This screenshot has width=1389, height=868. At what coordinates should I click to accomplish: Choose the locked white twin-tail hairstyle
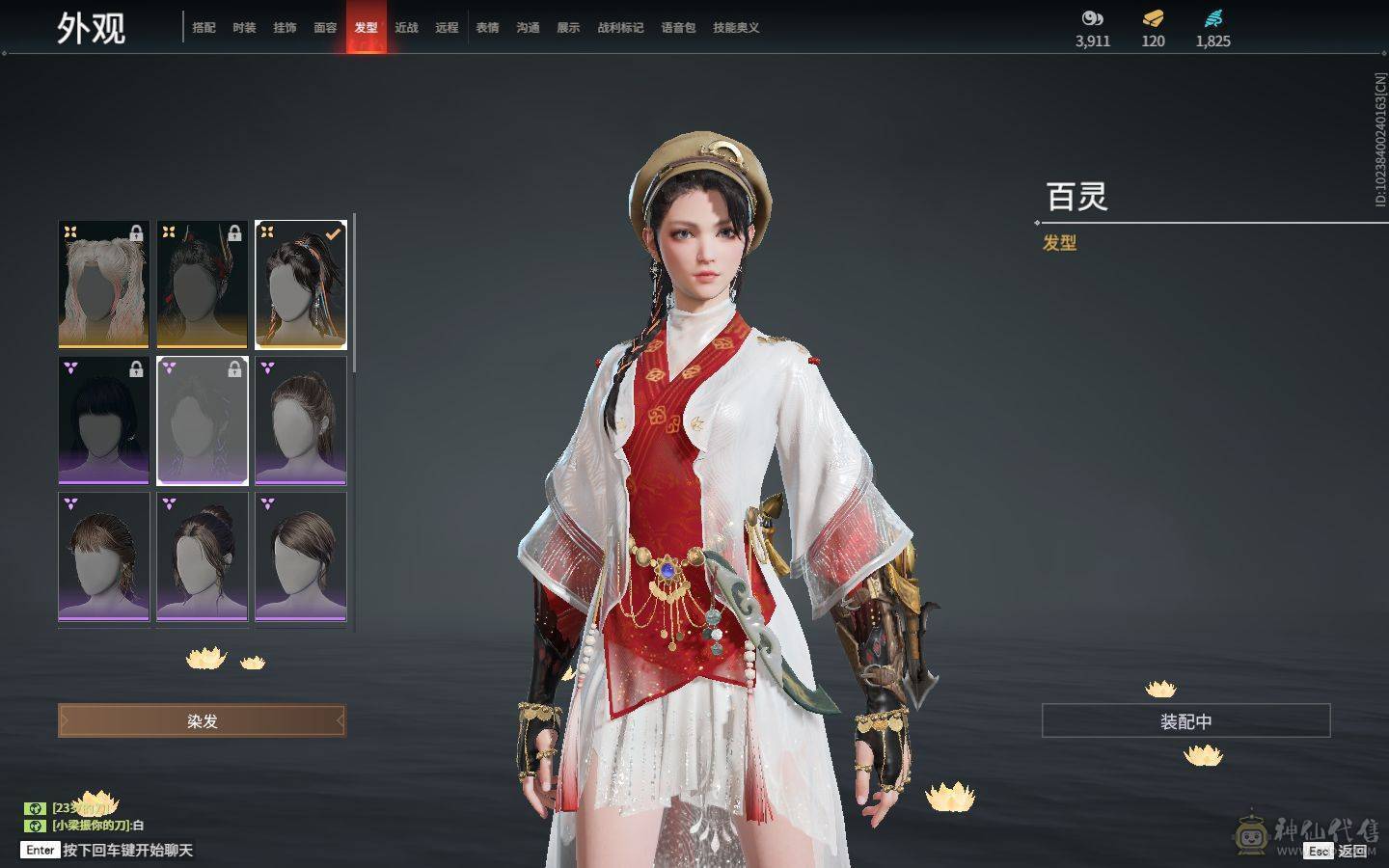point(104,285)
